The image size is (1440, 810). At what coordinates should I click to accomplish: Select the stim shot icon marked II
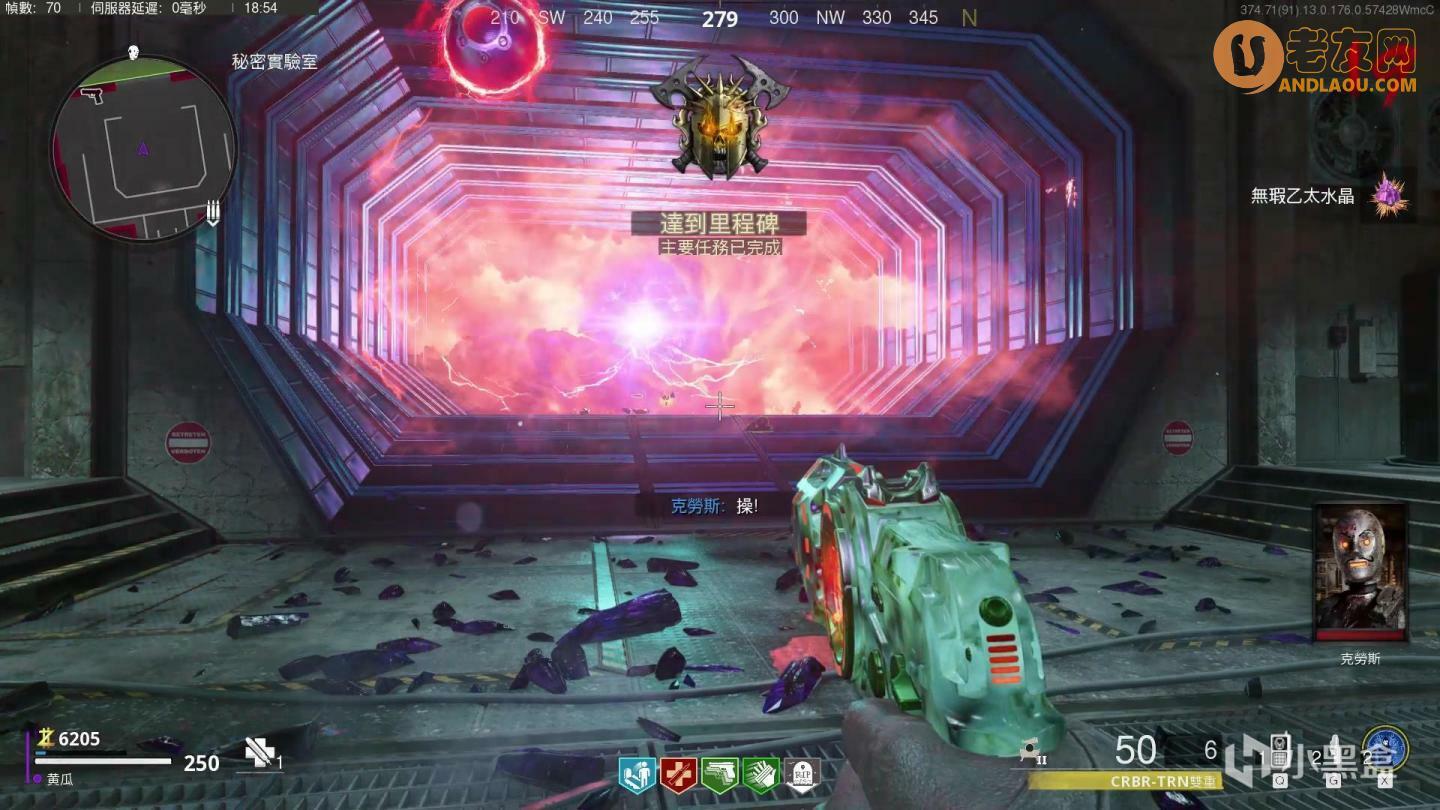(1028, 749)
